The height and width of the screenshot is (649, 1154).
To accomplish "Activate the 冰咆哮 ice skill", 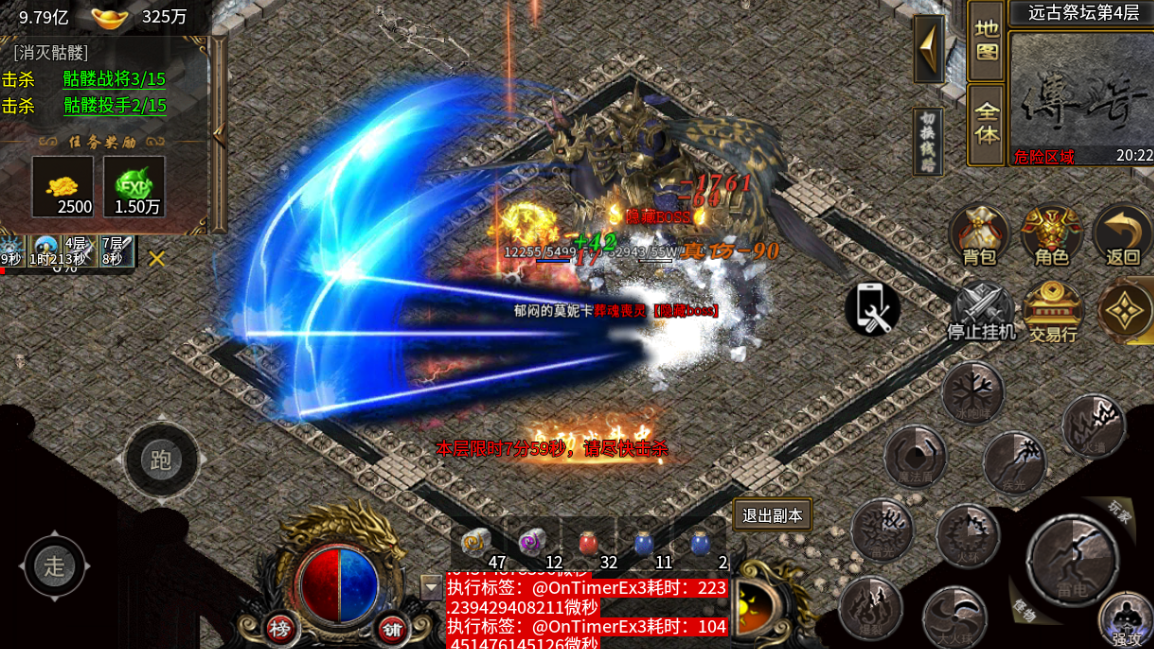I will [972, 391].
